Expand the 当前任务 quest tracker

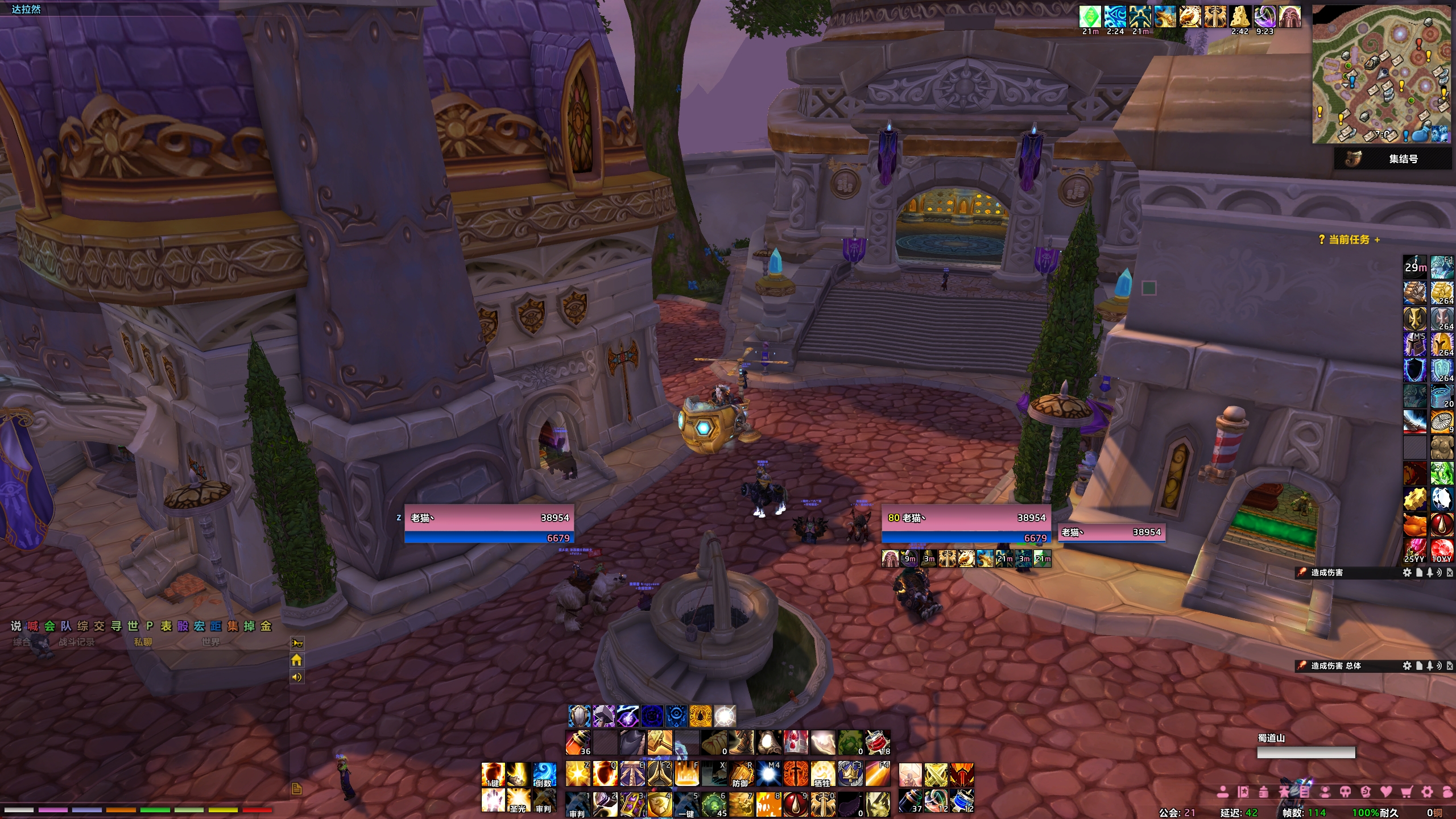pyautogui.click(x=1377, y=240)
